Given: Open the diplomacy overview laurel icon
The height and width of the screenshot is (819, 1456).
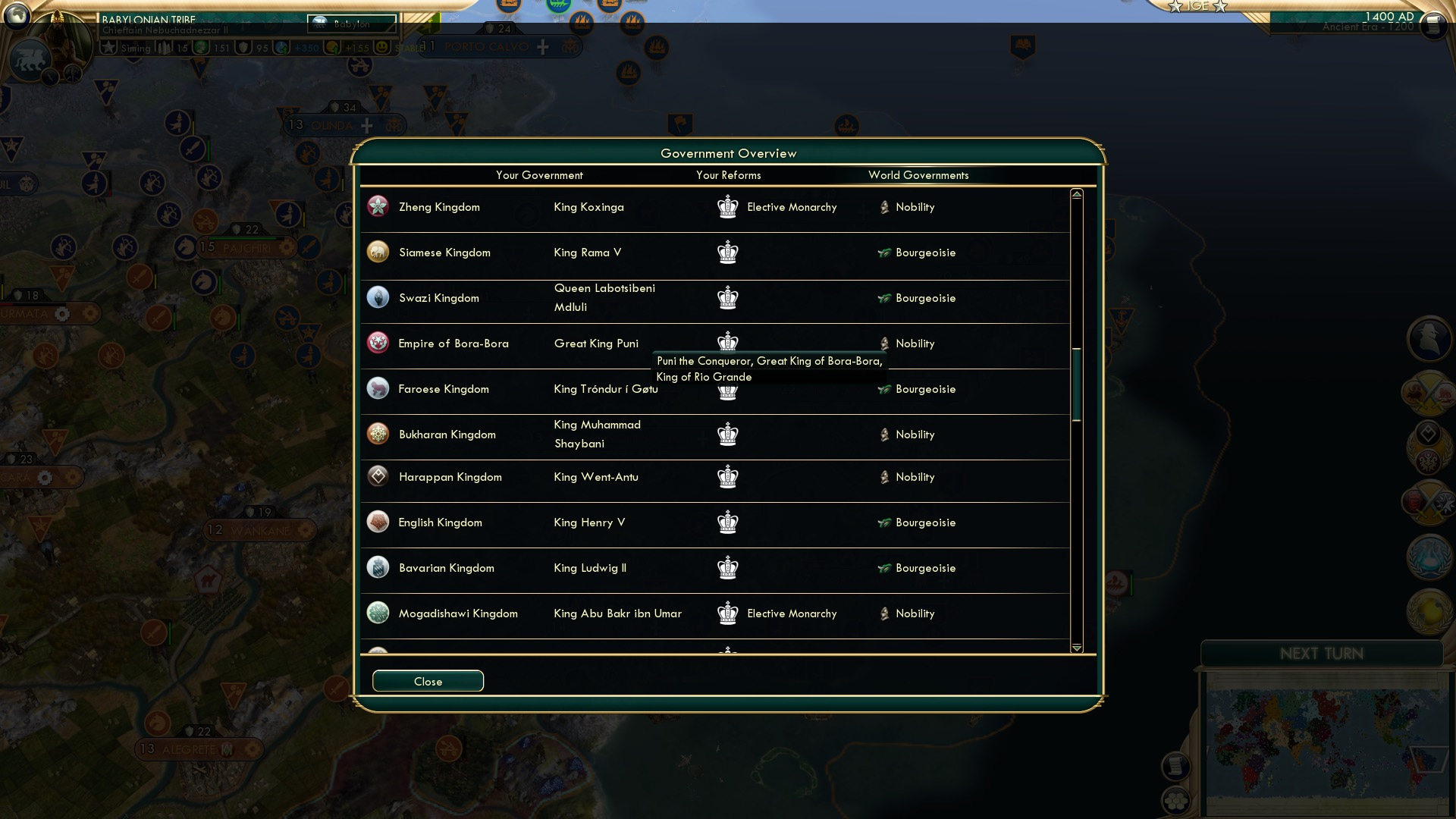Looking at the screenshot, I should click(1427, 447).
